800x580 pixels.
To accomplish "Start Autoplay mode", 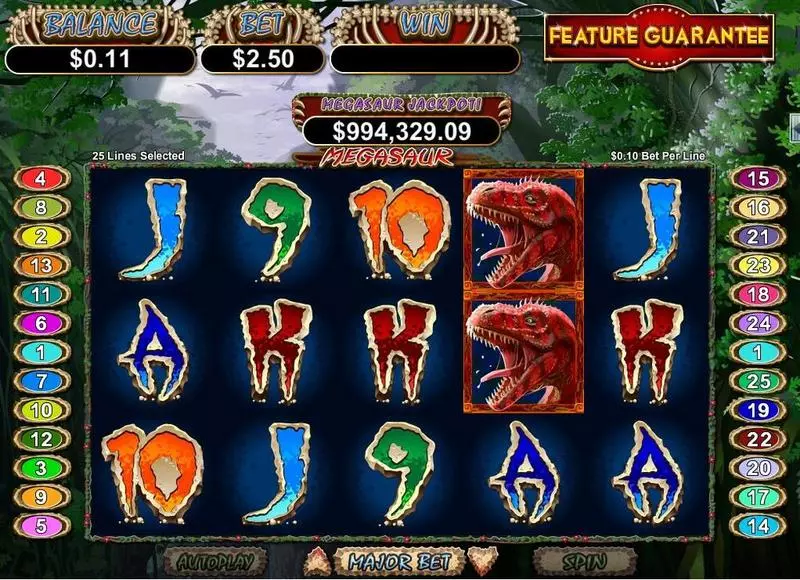I will pyautogui.click(x=216, y=561).
